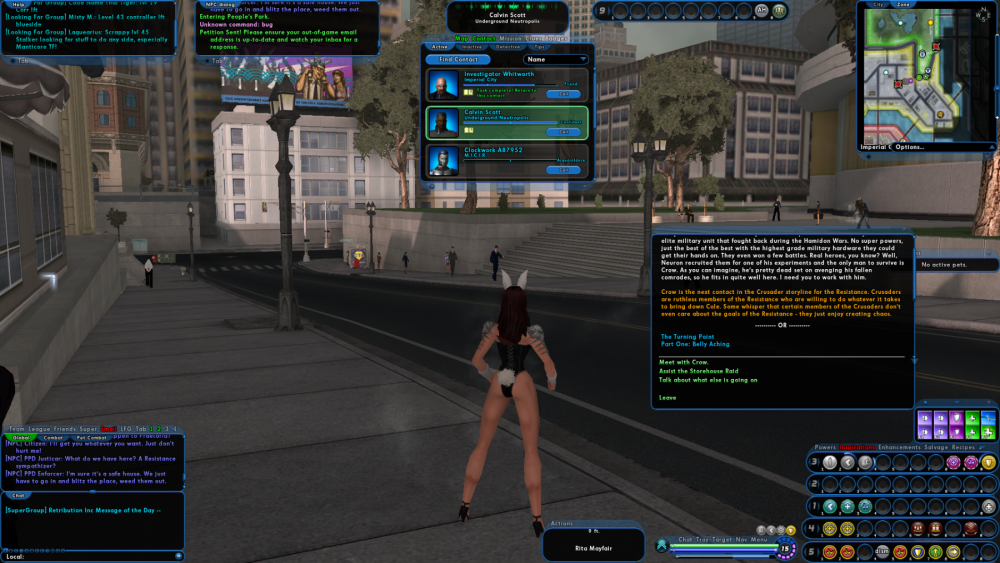This screenshot has height=563, width=1000.
Task: Open the Name sort dropdown
Action: click(556, 59)
